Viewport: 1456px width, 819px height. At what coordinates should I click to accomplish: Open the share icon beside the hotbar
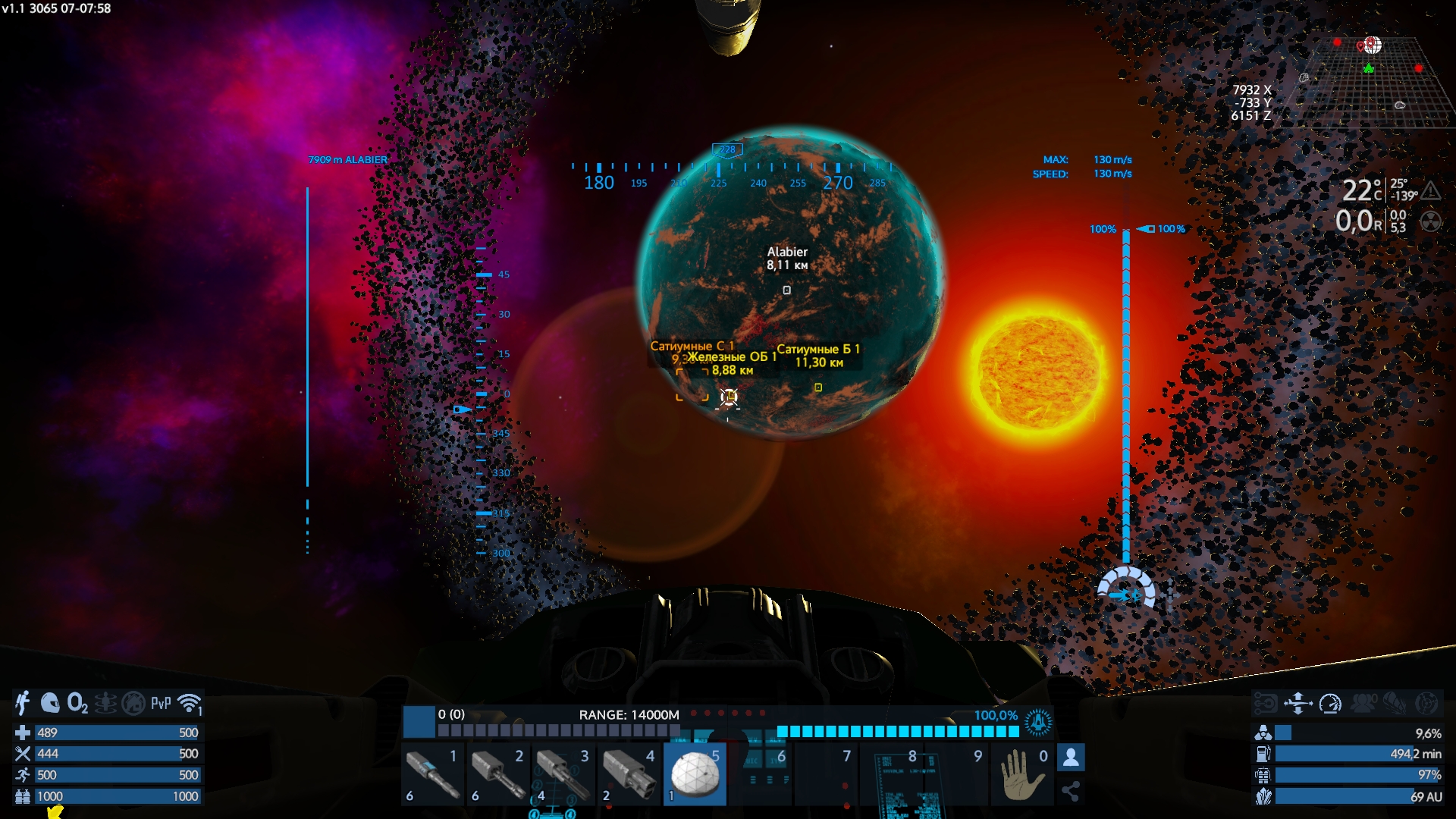click(x=1071, y=792)
